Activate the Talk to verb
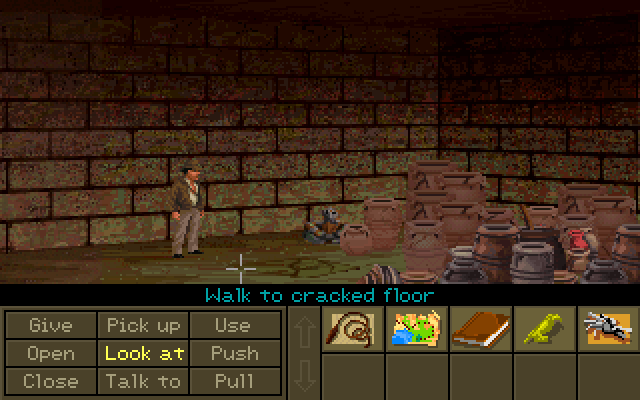 coord(143,381)
